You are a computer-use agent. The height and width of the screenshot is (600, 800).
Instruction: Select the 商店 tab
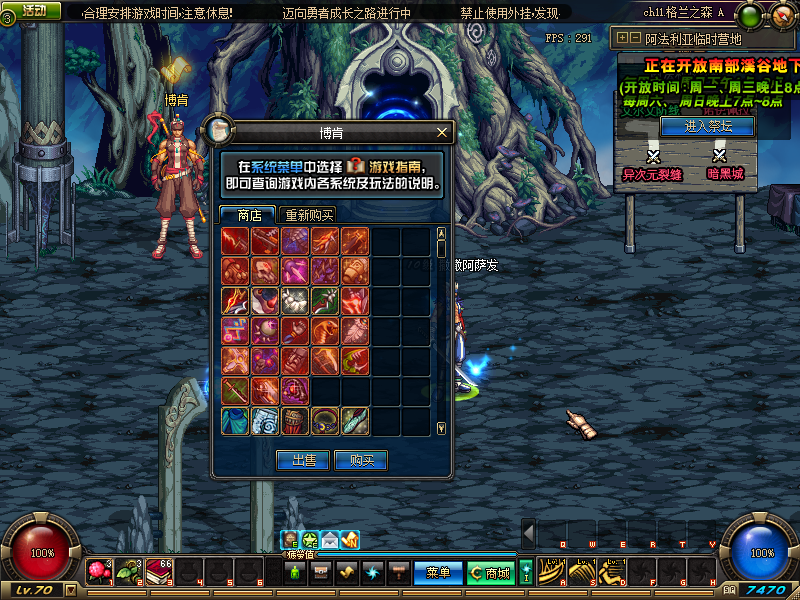[x=249, y=215]
